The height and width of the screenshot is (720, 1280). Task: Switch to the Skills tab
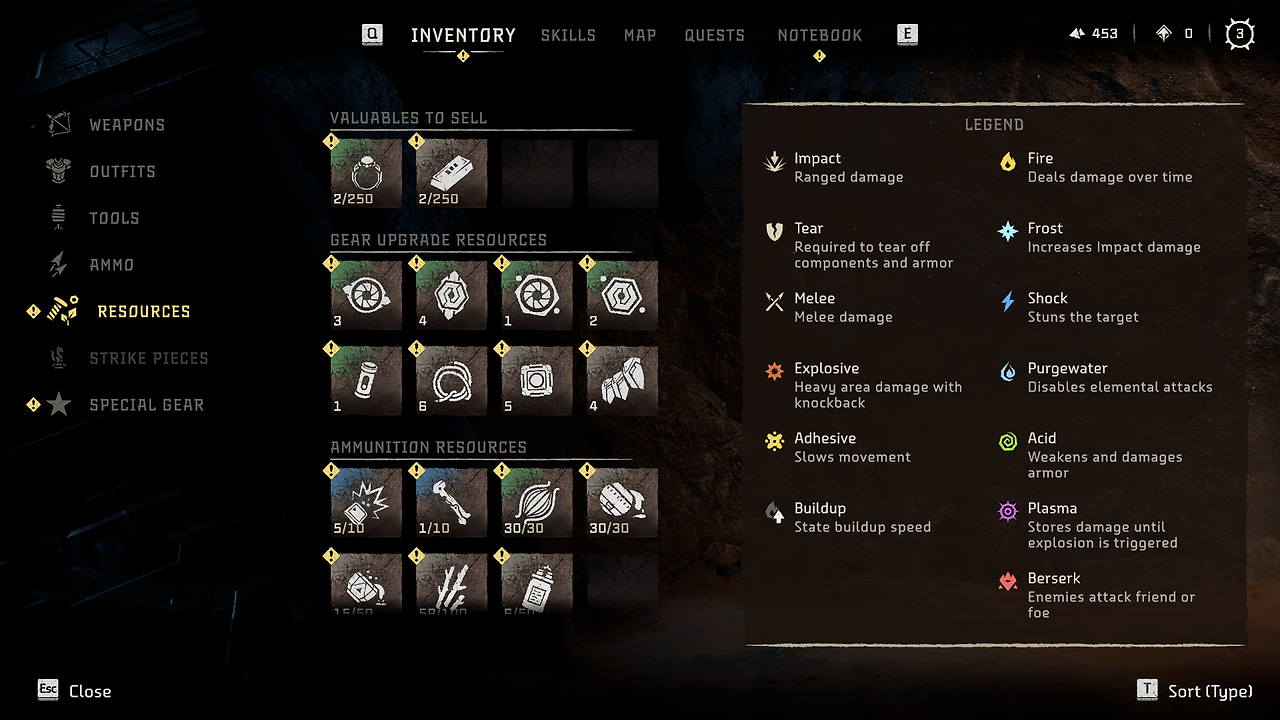click(568, 35)
